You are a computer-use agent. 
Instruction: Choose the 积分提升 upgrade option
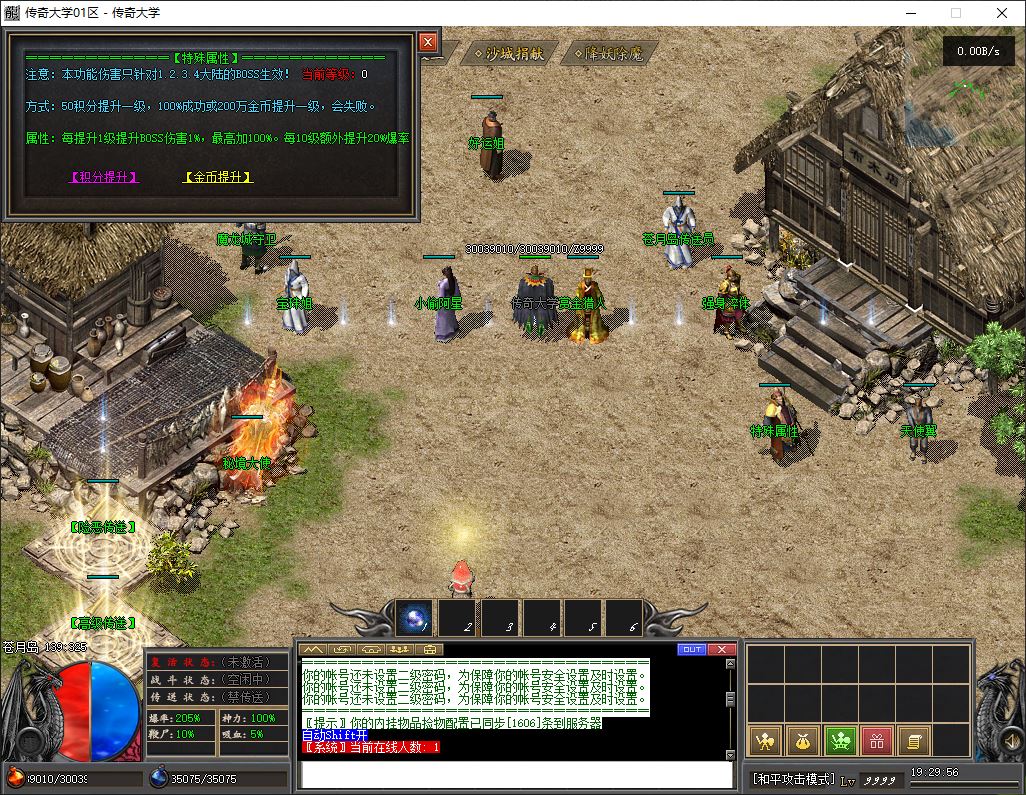(x=104, y=177)
